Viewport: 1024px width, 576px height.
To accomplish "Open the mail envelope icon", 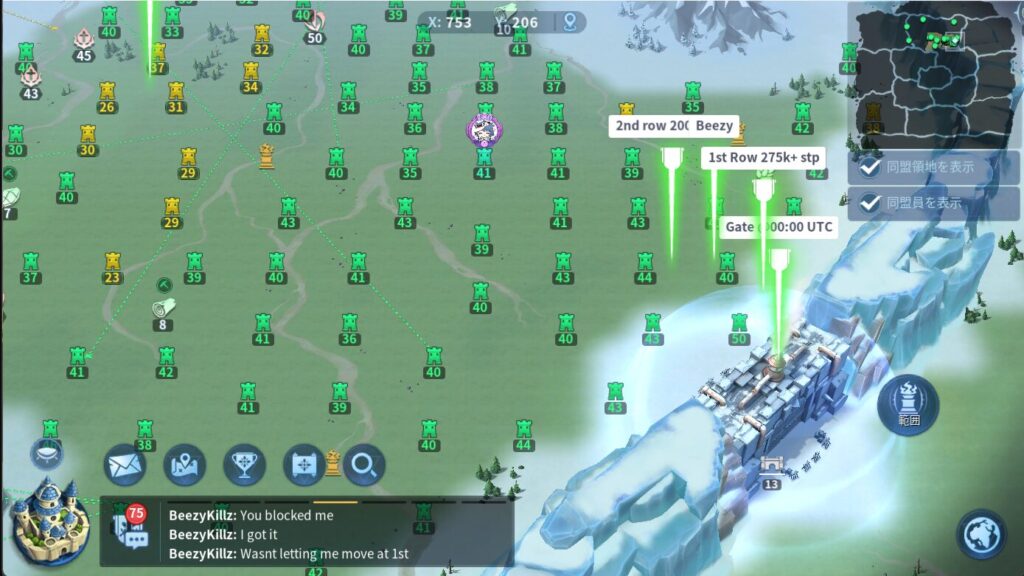I will pos(125,464).
